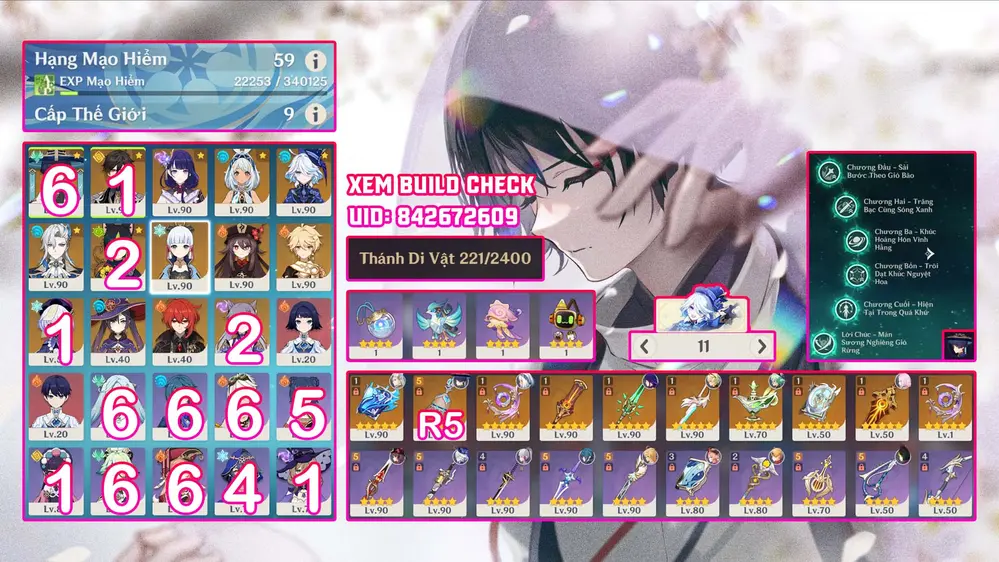Advance to the next entry with the right arrow
999x562 pixels.
[x=762, y=346]
